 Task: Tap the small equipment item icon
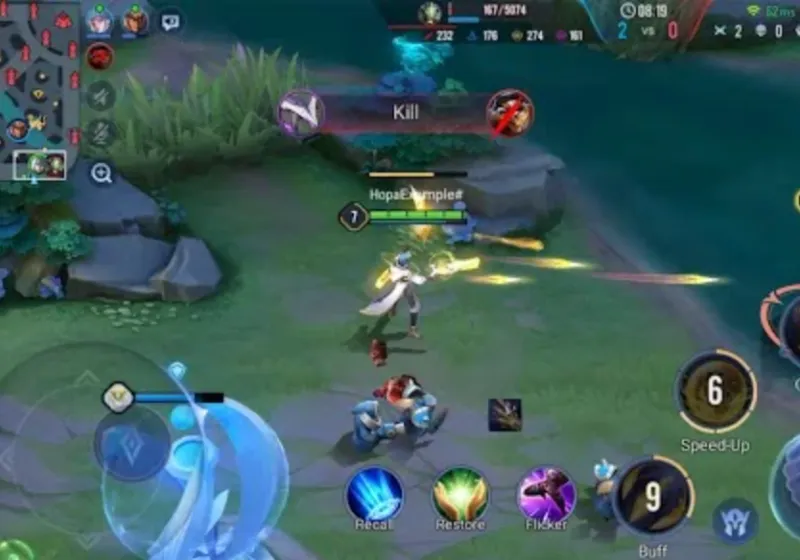pyautogui.click(x=504, y=414)
